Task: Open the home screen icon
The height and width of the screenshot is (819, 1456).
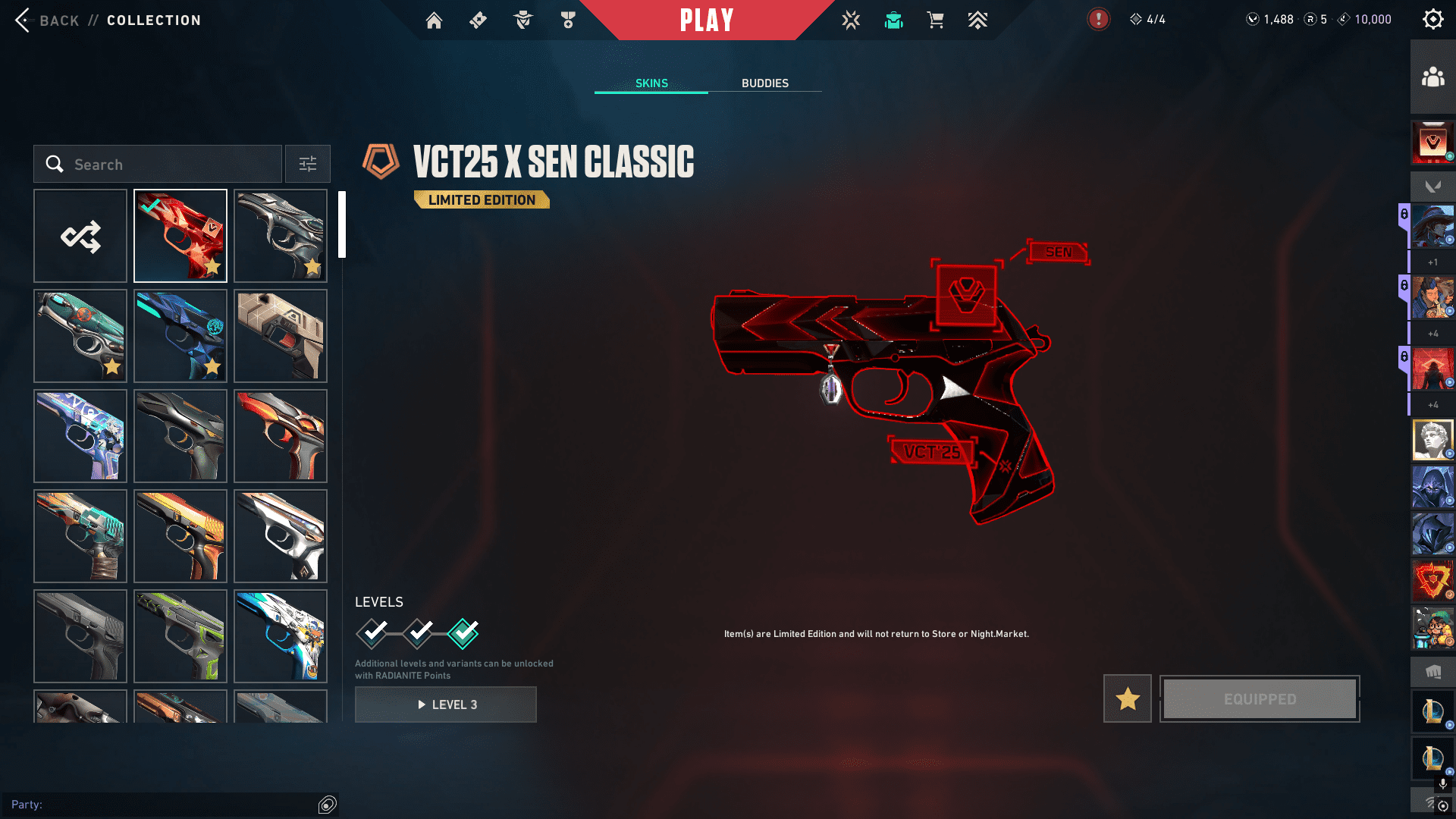Action: (434, 20)
